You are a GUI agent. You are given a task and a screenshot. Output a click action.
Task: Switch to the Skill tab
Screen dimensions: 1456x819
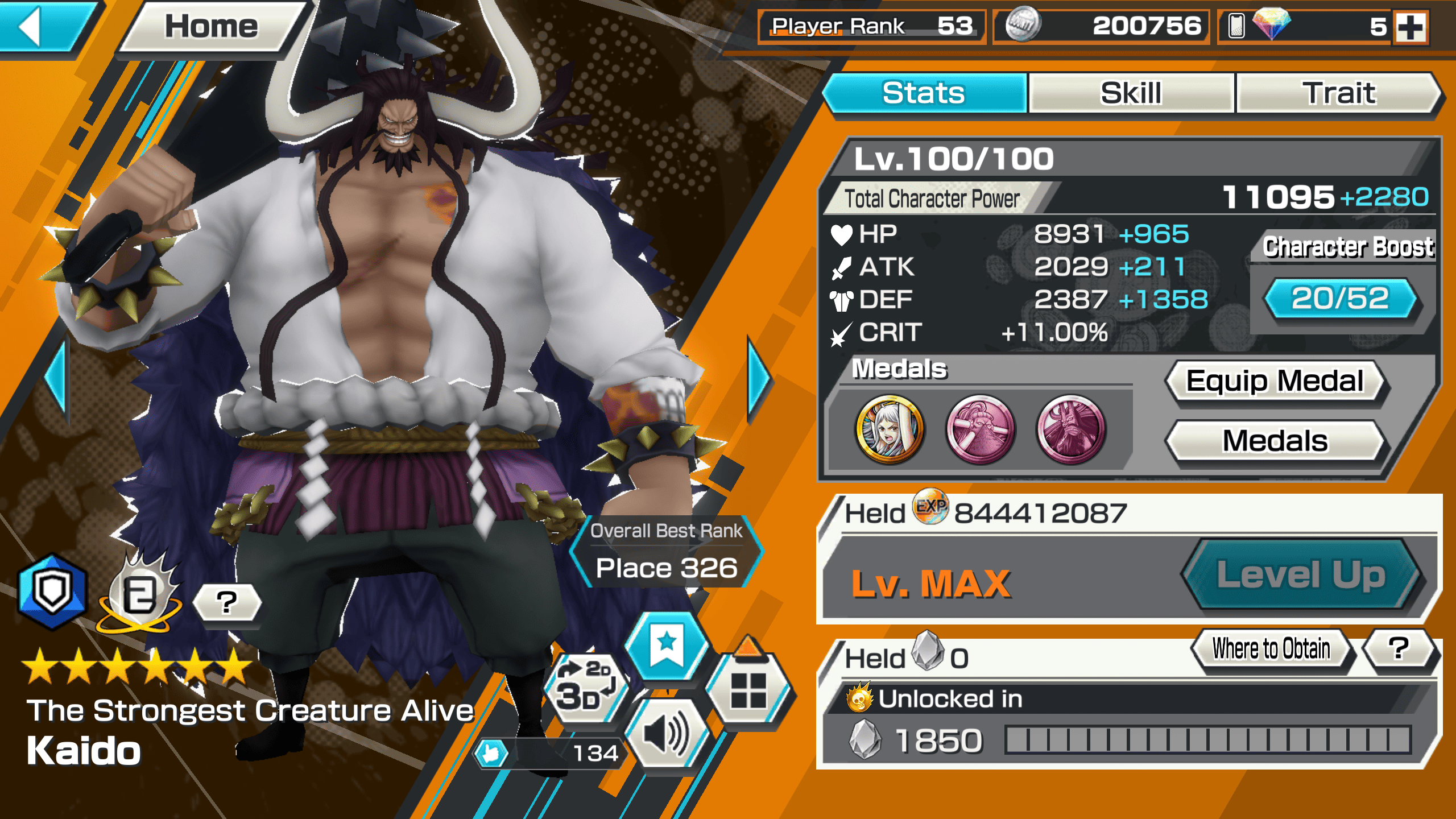(1131, 93)
